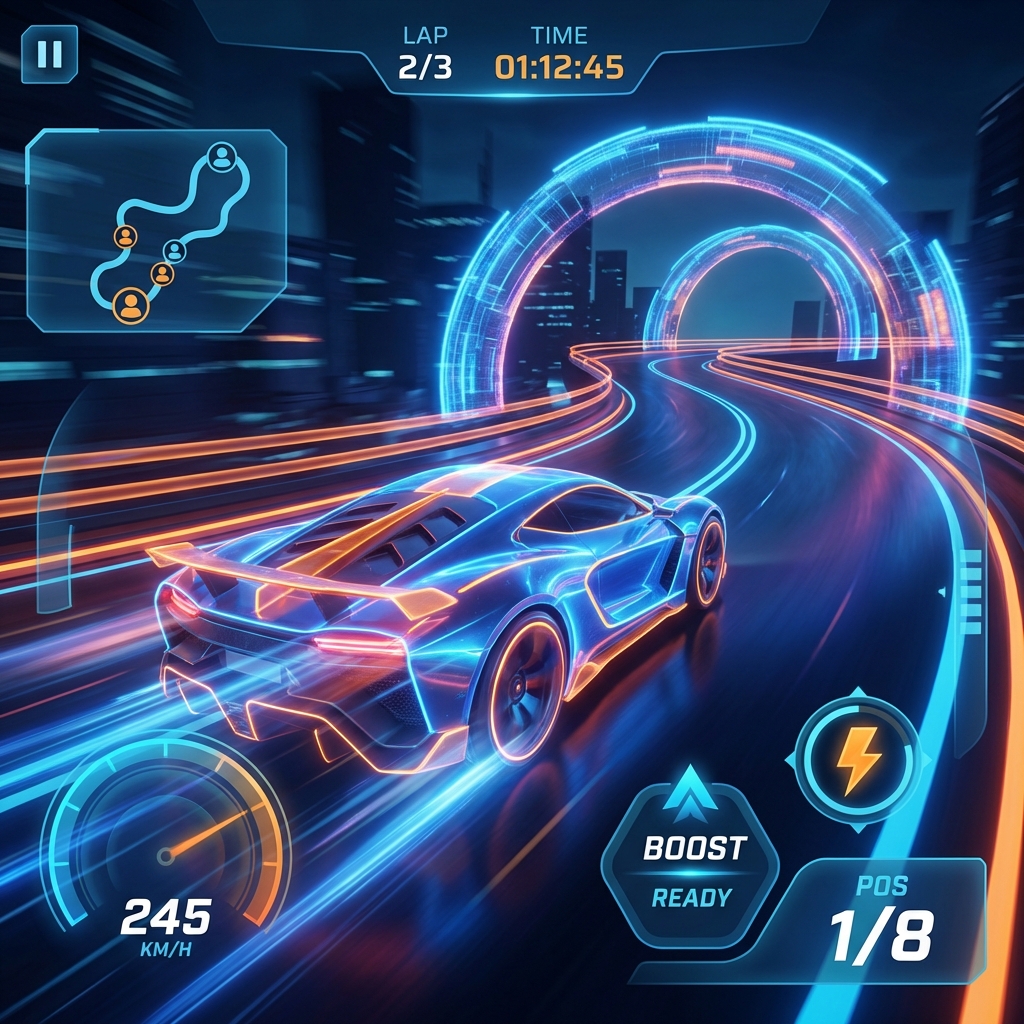This screenshot has height=1024, width=1024.
Task: Open the track minimap
Action: (x=156, y=230)
